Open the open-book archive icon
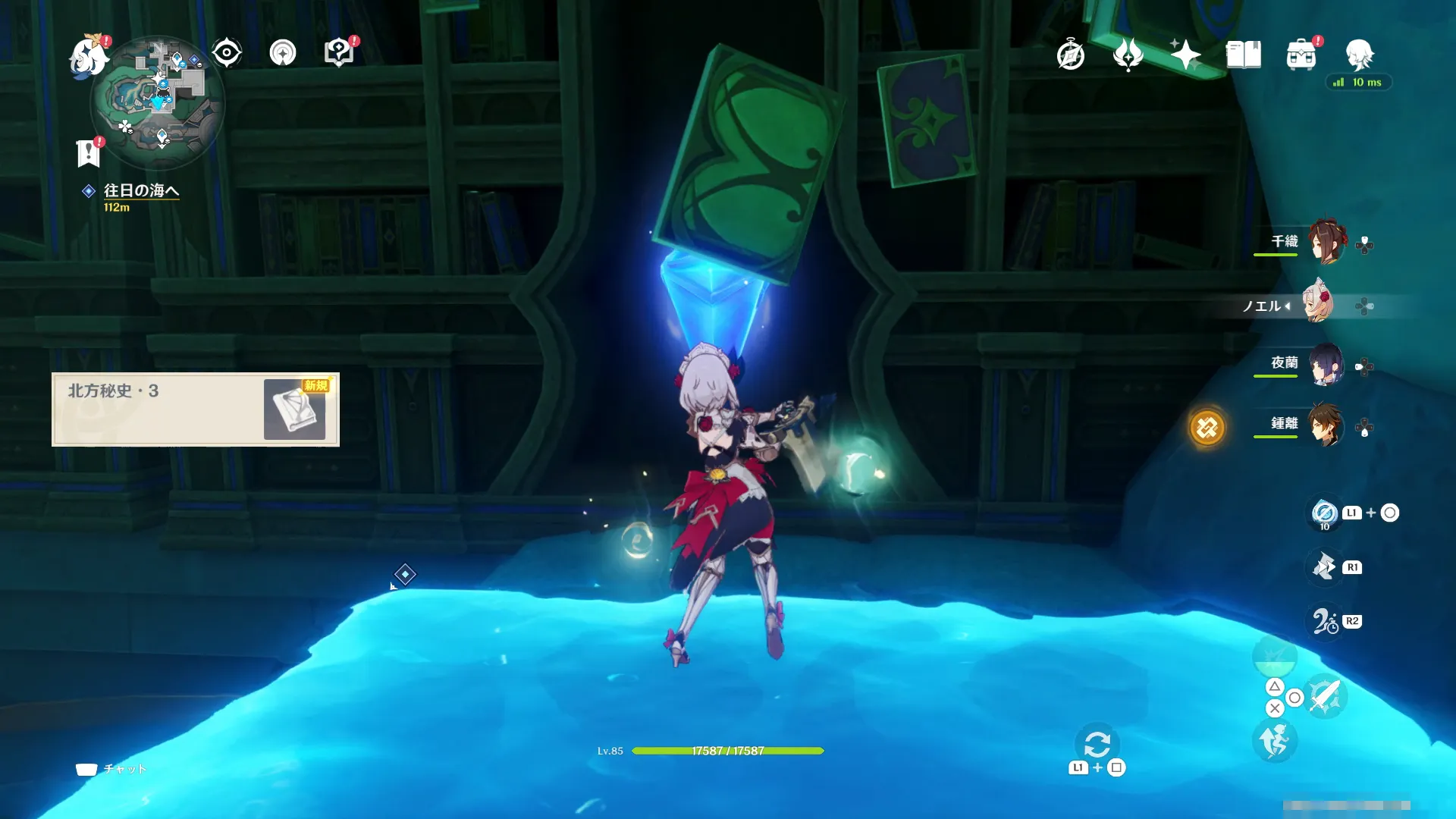The image size is (1456, 819). 1243,55
